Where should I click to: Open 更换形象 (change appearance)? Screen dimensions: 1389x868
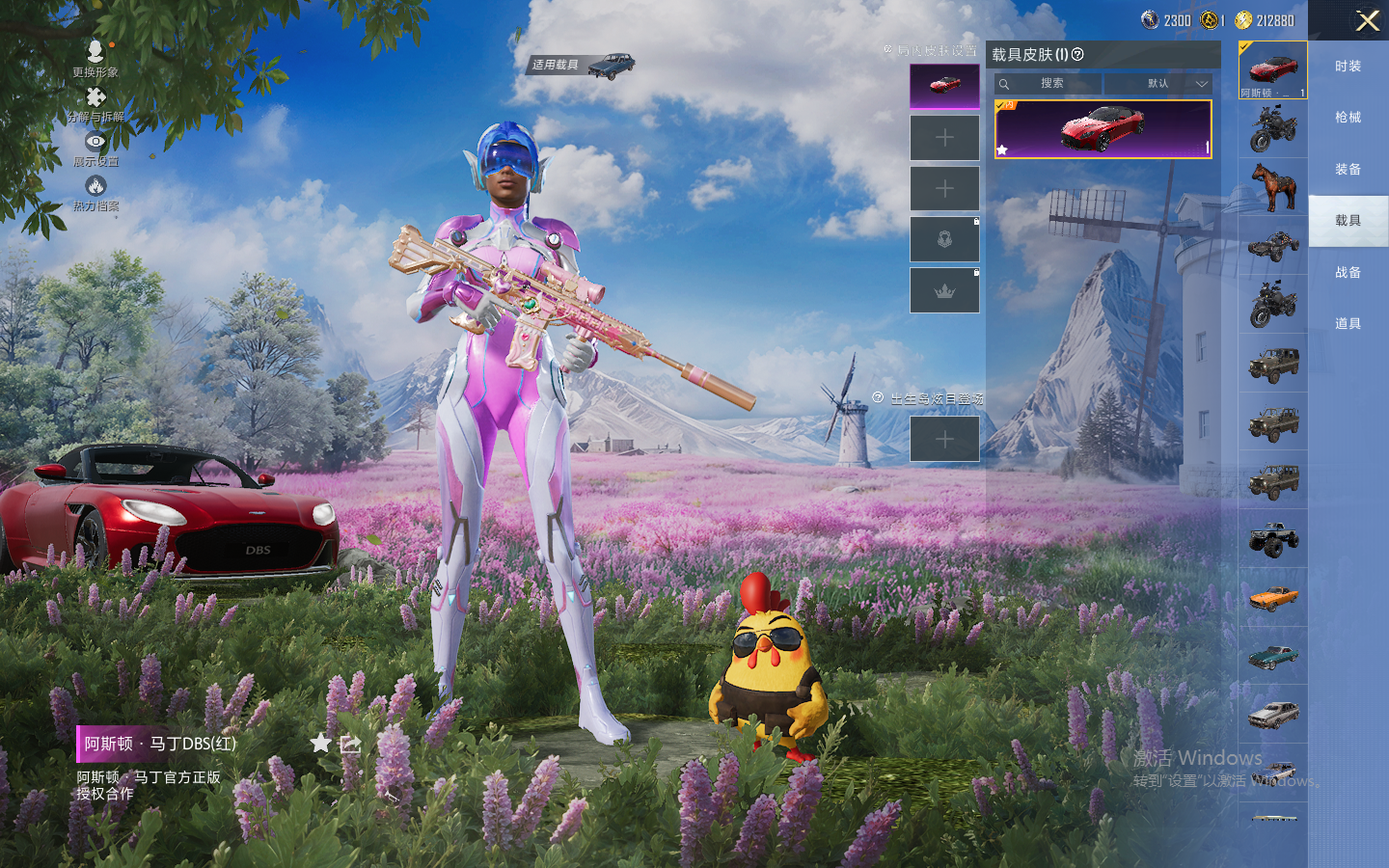click(x=95, y=57)
